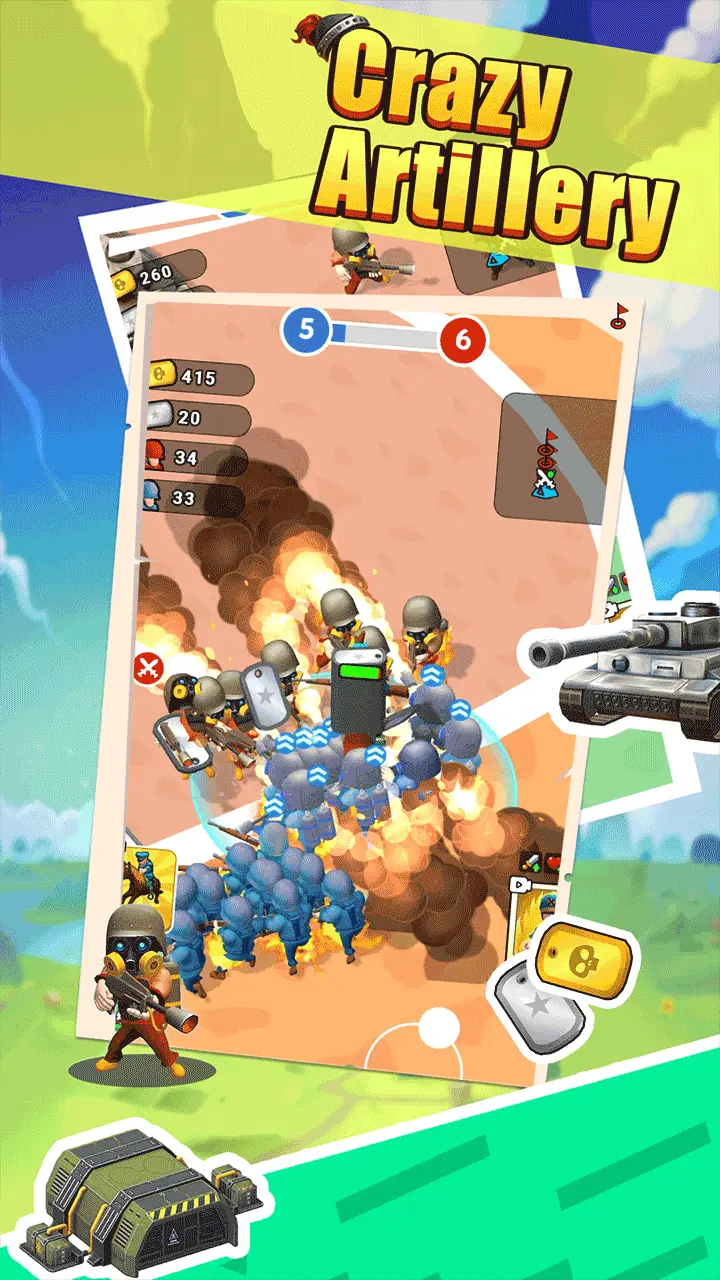Select the cavalry horseman unit card
This screenshot has width=720, height=1280.
click(x=149, y=878)
